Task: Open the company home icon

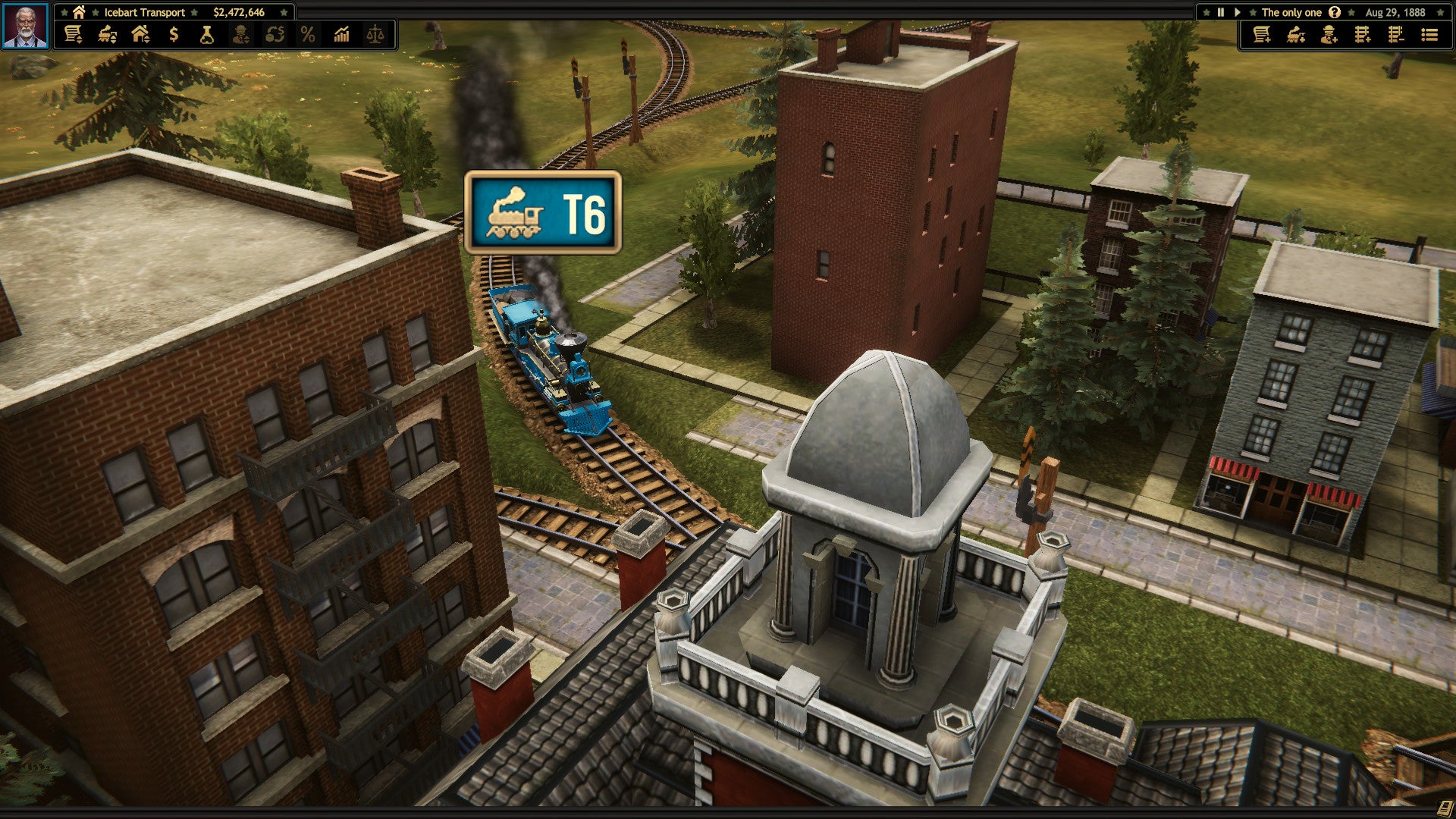Action: [x=78, y=12]
